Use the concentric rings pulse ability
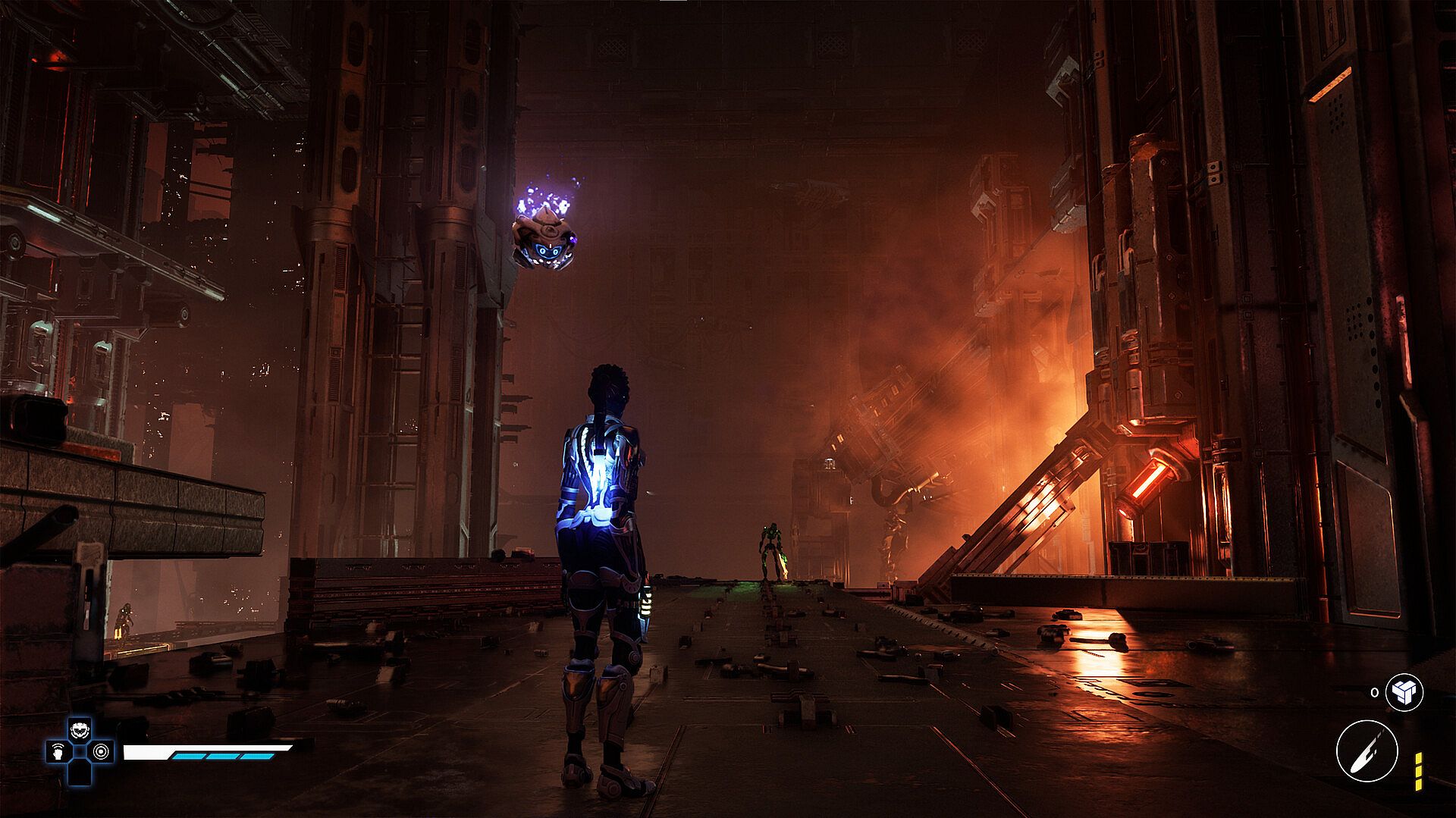Image resolution: width=1456 pixels, height=818 pixels. pyautogui.click(x=101, y=752)
